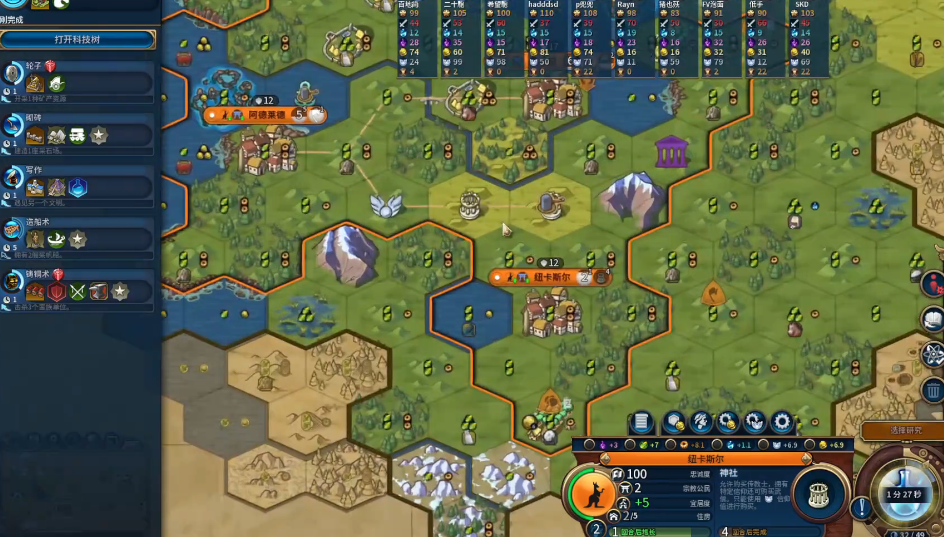Click the gear-with-faith purchase icon
This screenshot has width=944, height=537.
[755, 423]
